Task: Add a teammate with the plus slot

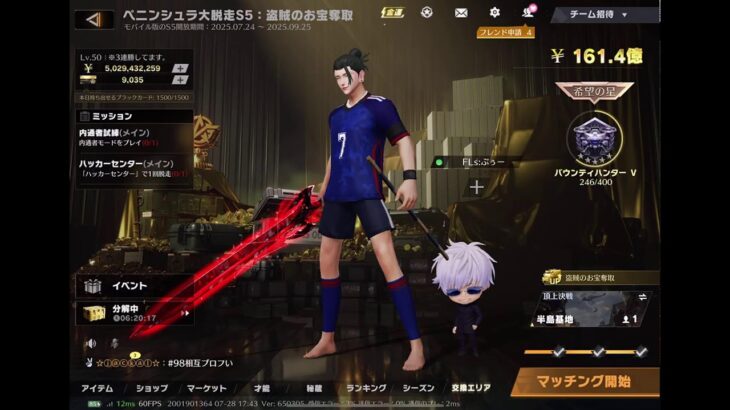Action: tap(477, 187)
